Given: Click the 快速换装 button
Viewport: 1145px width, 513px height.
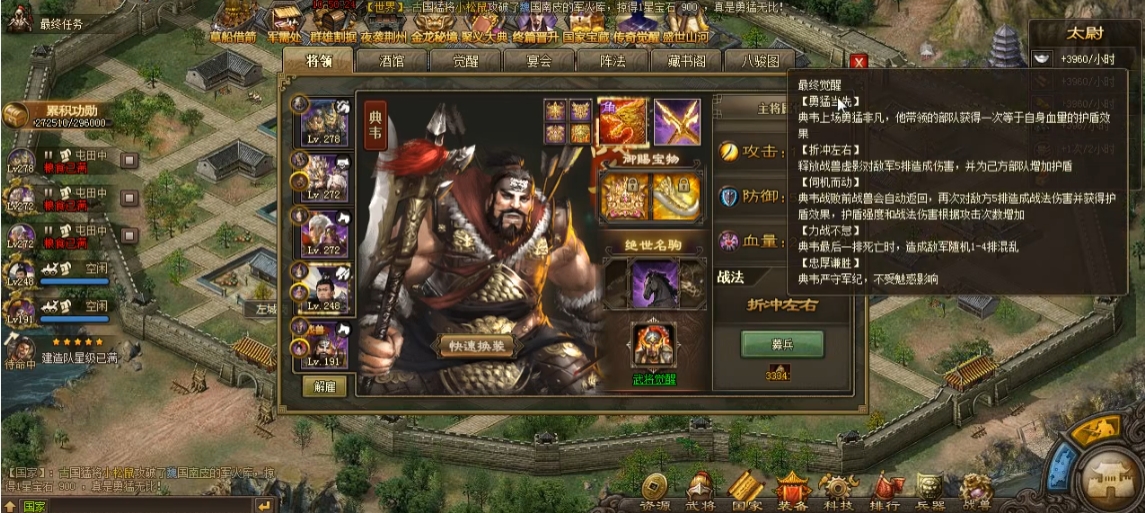Looking at the screenshot, I should coord(480,346).
